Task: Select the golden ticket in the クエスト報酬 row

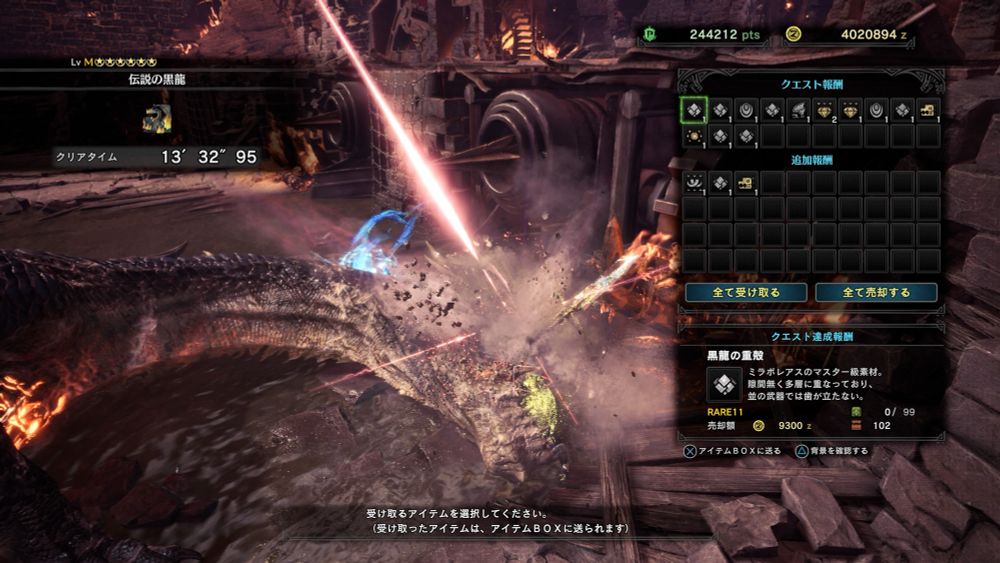Action: pyautogui.click(x=928, y=110)
